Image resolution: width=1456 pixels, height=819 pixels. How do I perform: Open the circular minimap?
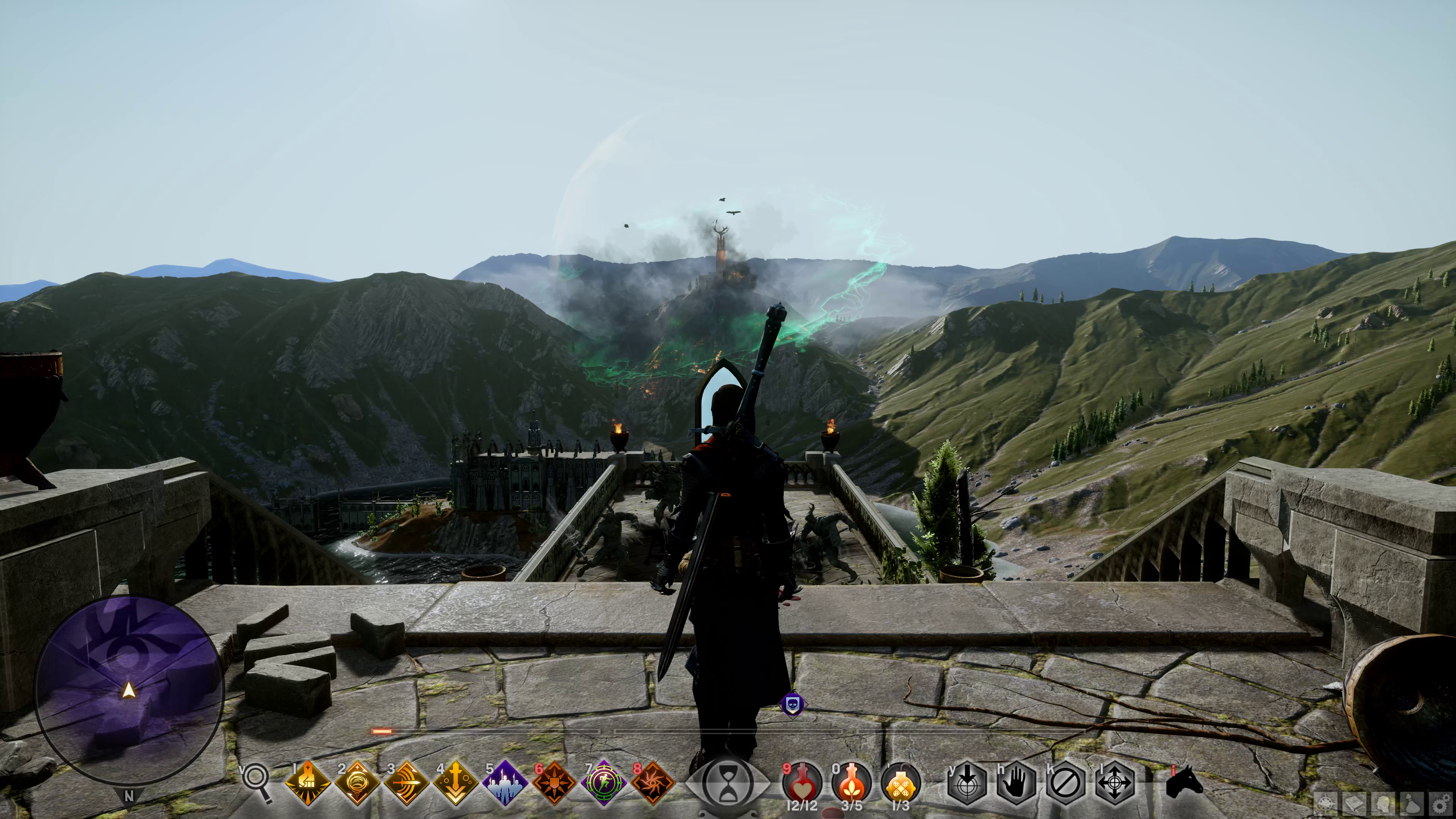pyautogui.click(x=129, y=690)
